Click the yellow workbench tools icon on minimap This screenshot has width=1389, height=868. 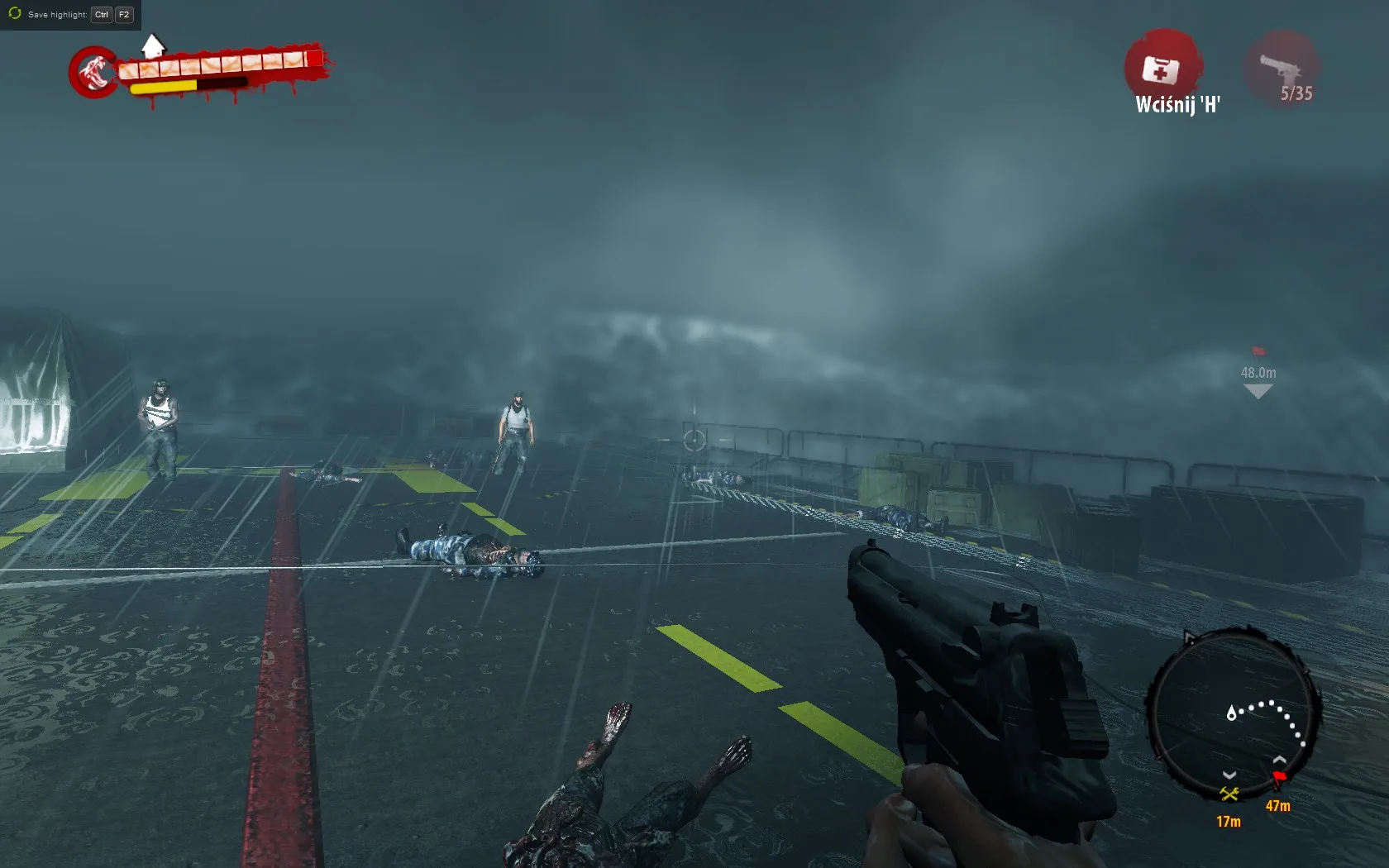pos(1229,794)
